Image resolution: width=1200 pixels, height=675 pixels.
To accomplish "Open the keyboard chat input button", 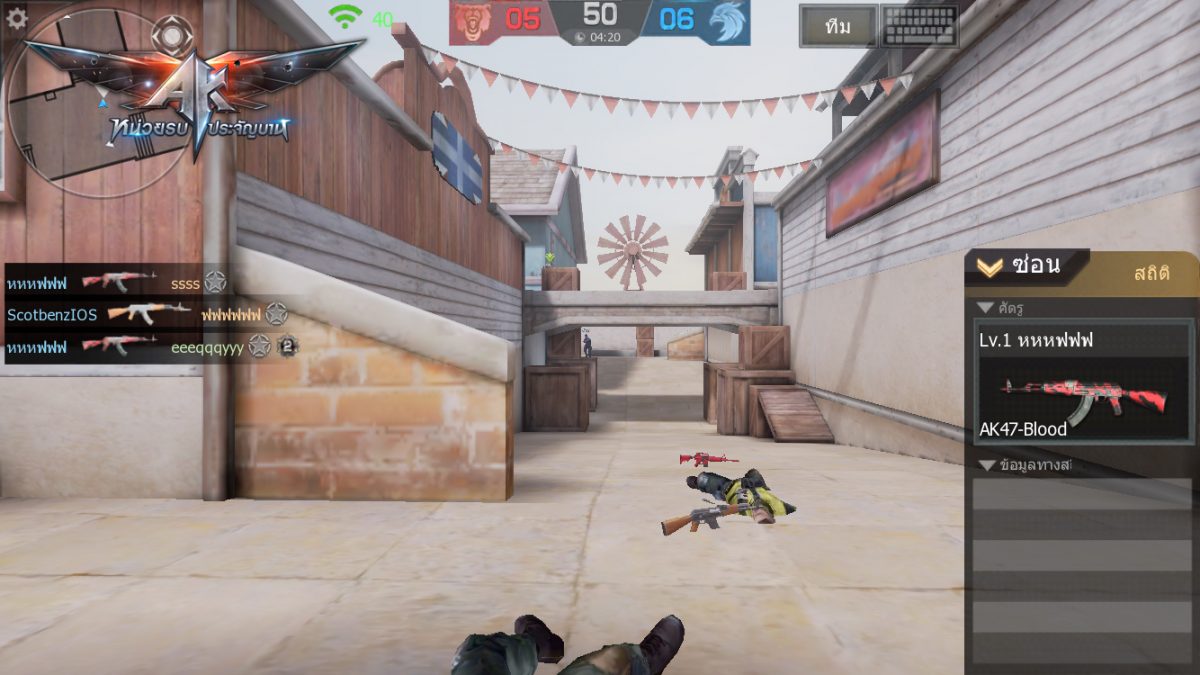I will click(x=919, y=27).
